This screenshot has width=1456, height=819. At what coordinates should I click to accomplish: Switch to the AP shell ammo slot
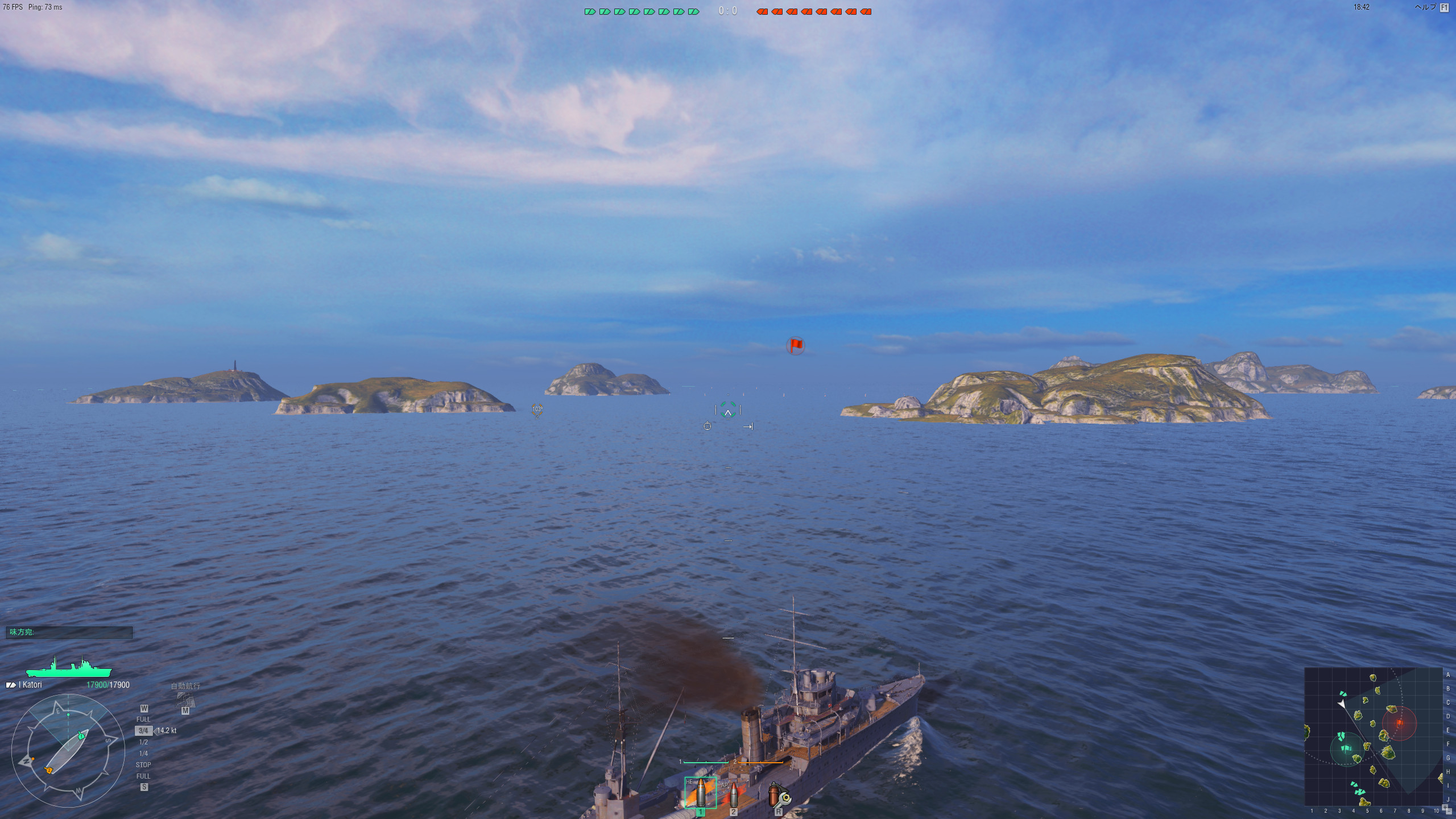[x=733, y=793]
